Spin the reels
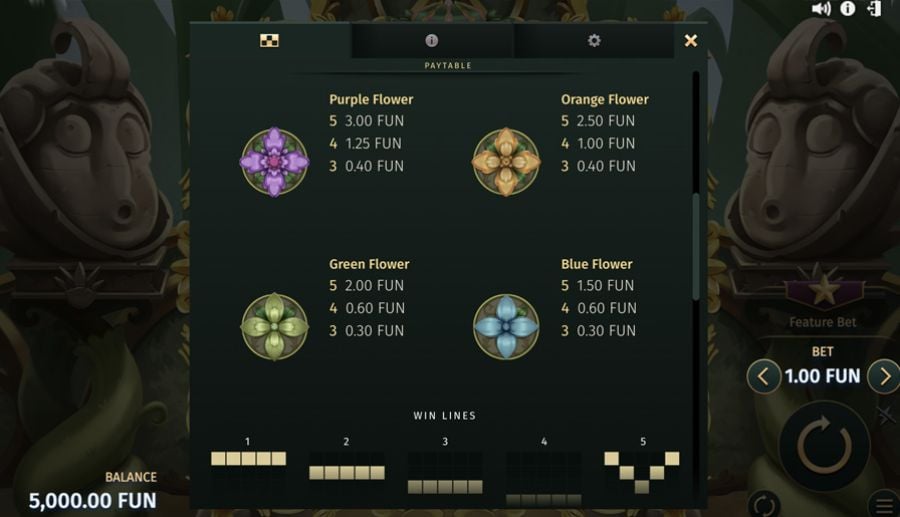This screenshot has height=517, width=900. (x=824, y=444)
